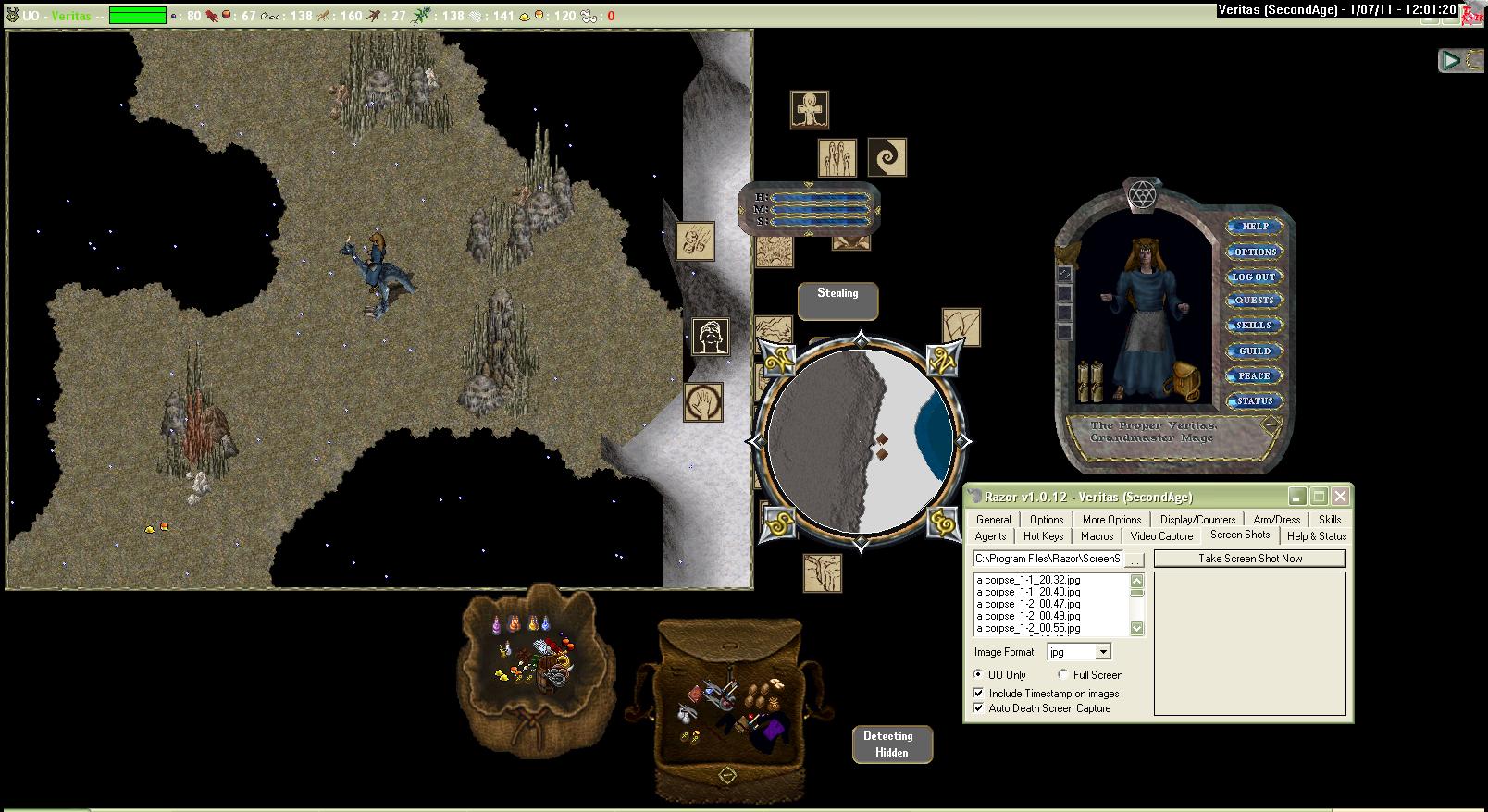1488x812 pixels.
Task: Open the Image Format dropdown
Action: click(x=1103, y=653)
